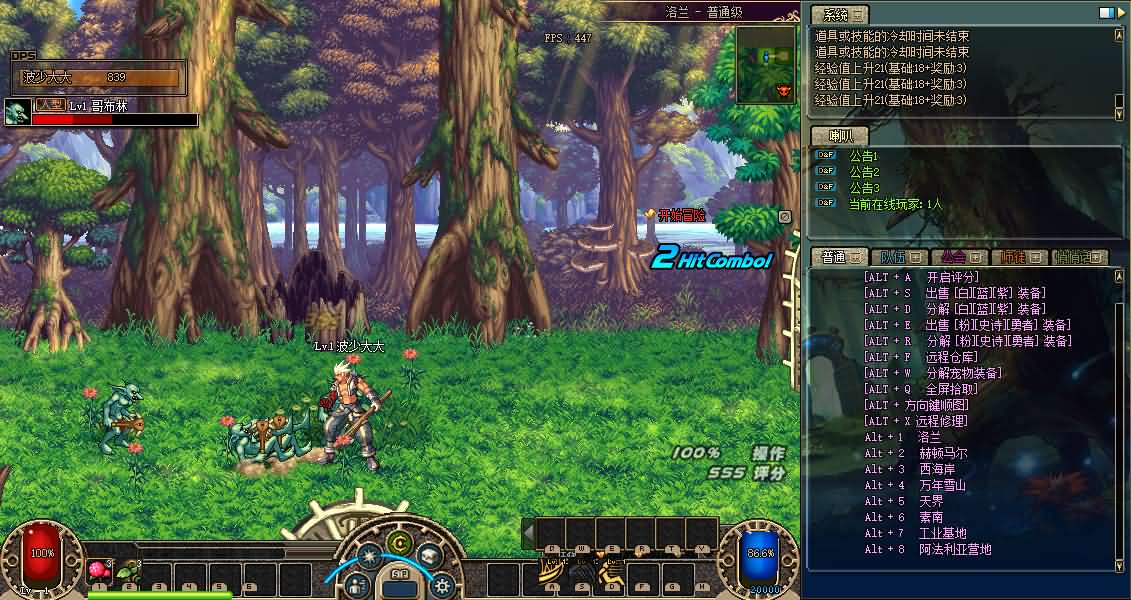The image size is (1131, 600).
Task: Use the pink potion in quick slot
Action: click(99, 571)
